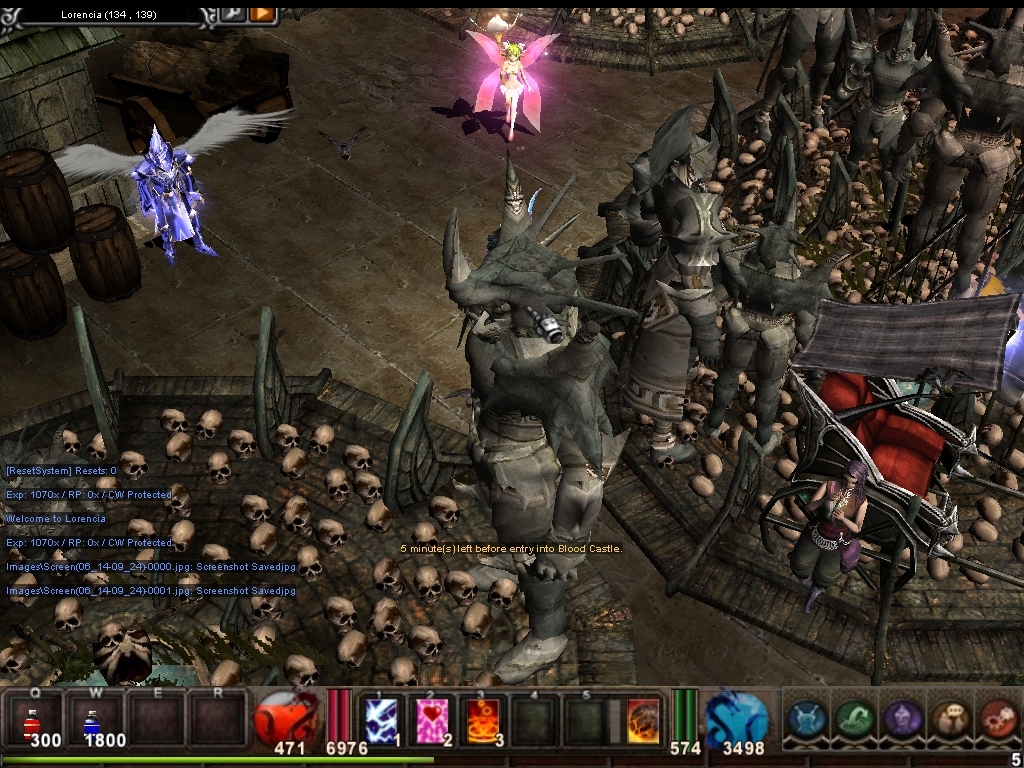Image resolution: width=1024 pixels, height=768 pixels.
Task: Open the green round menu icon
Action: pyautogui.click(x=854, y=718)
